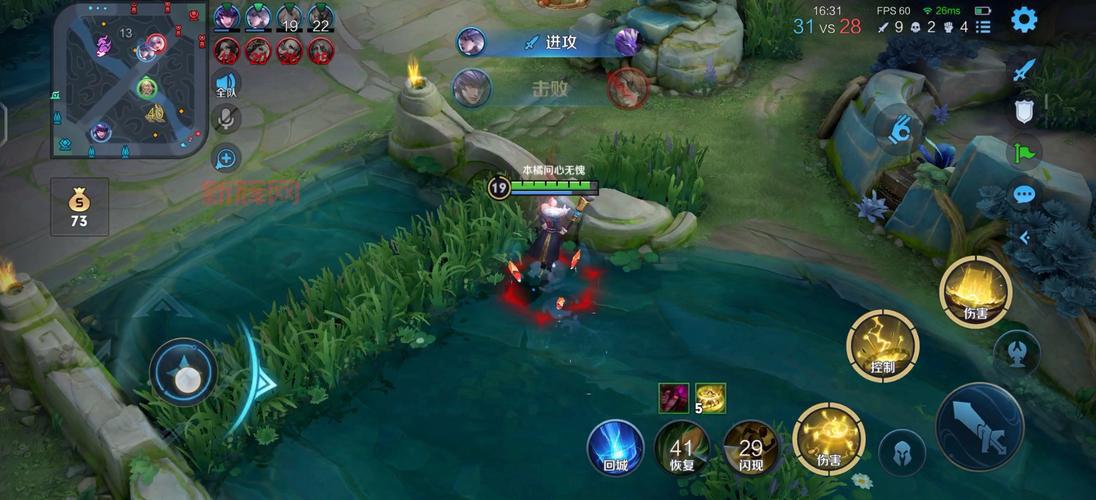Activate the 回城 recall ability
The width and height of the screenshot is (1096, 500).
(615, 446)
